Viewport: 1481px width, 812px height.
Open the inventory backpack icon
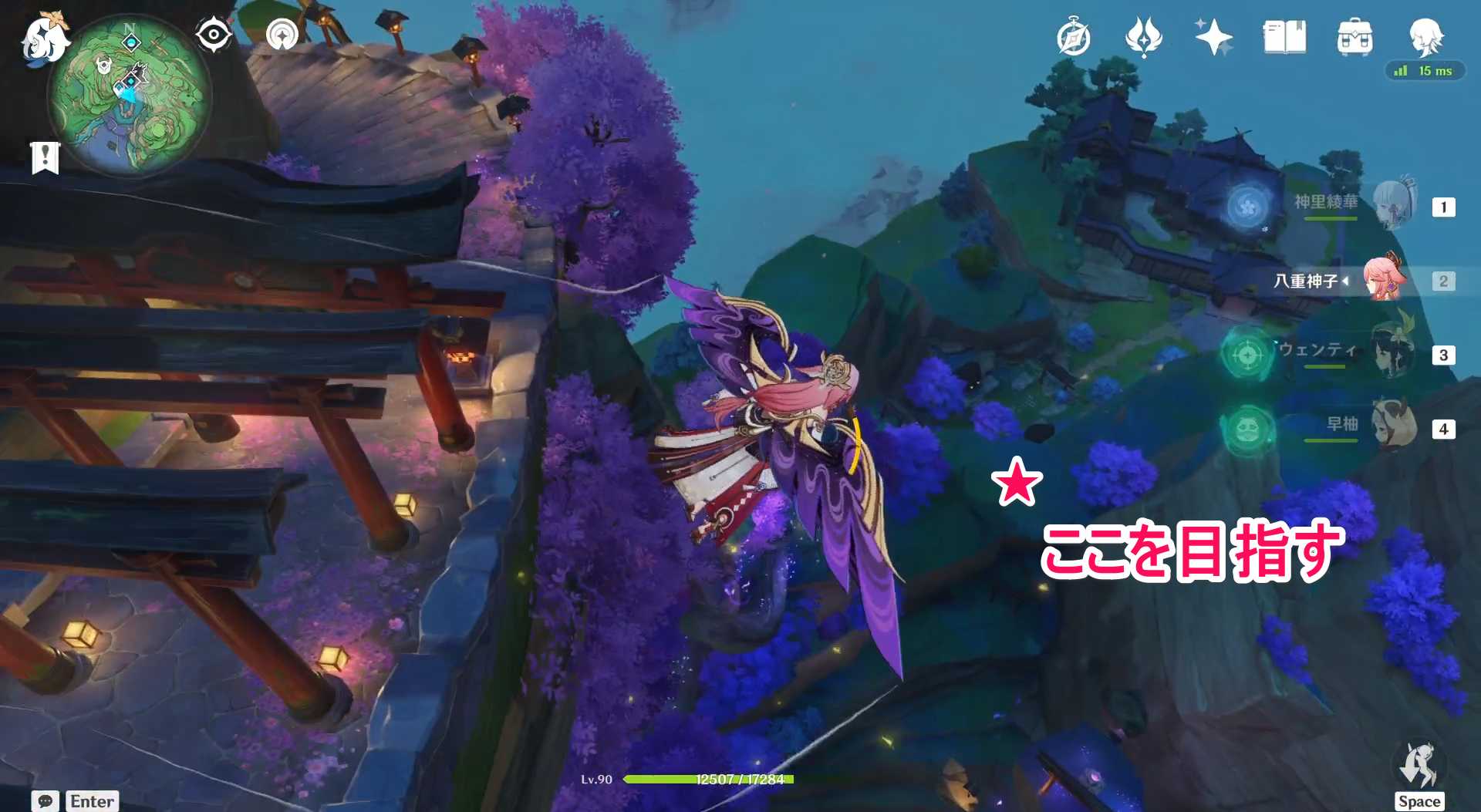pyautogui.click(x=1354, y=37)
